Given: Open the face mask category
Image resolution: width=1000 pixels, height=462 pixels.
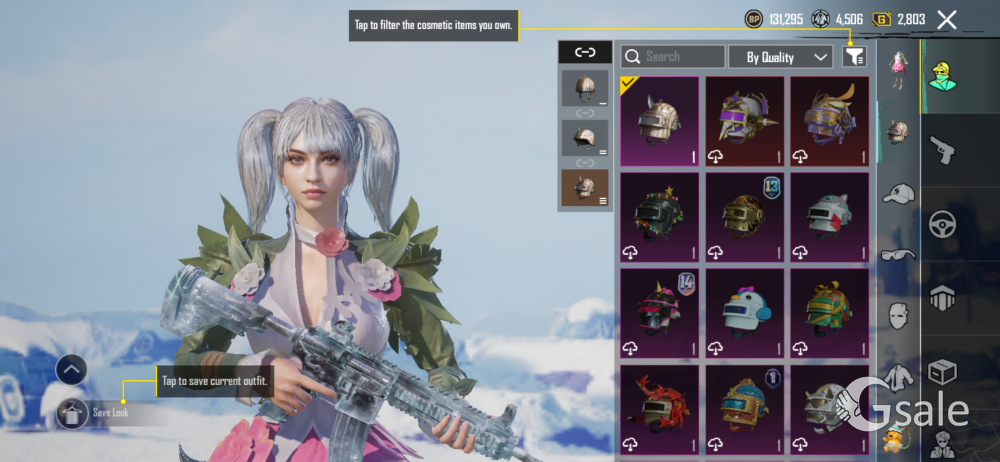Looking at the screenshot, I should click(x=898, y=316).
